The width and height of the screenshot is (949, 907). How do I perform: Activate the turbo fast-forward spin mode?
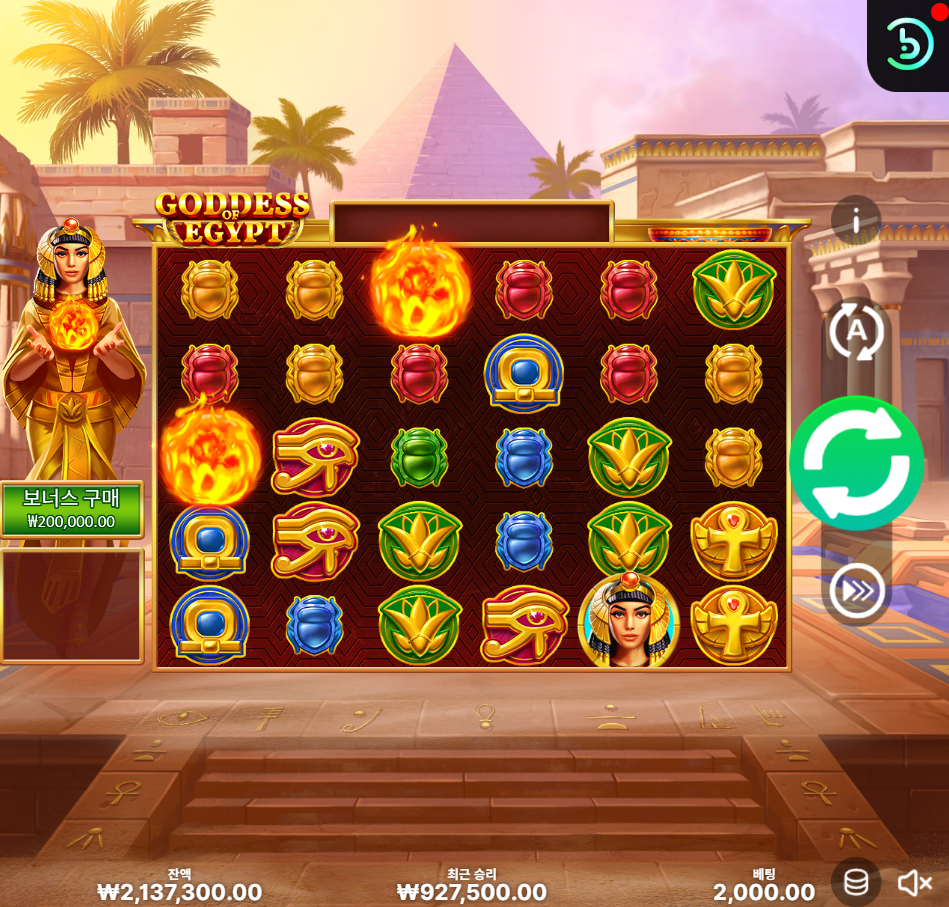click(856, 591)
